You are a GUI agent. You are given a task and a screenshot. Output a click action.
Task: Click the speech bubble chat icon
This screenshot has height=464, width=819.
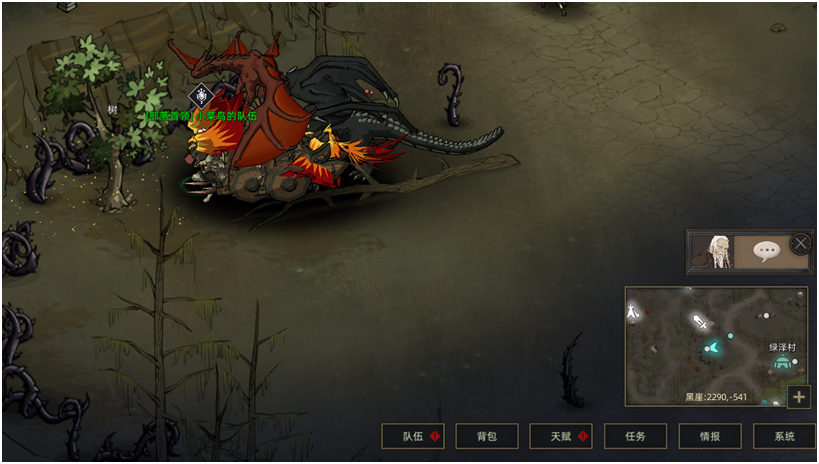(x=767, y=252)
